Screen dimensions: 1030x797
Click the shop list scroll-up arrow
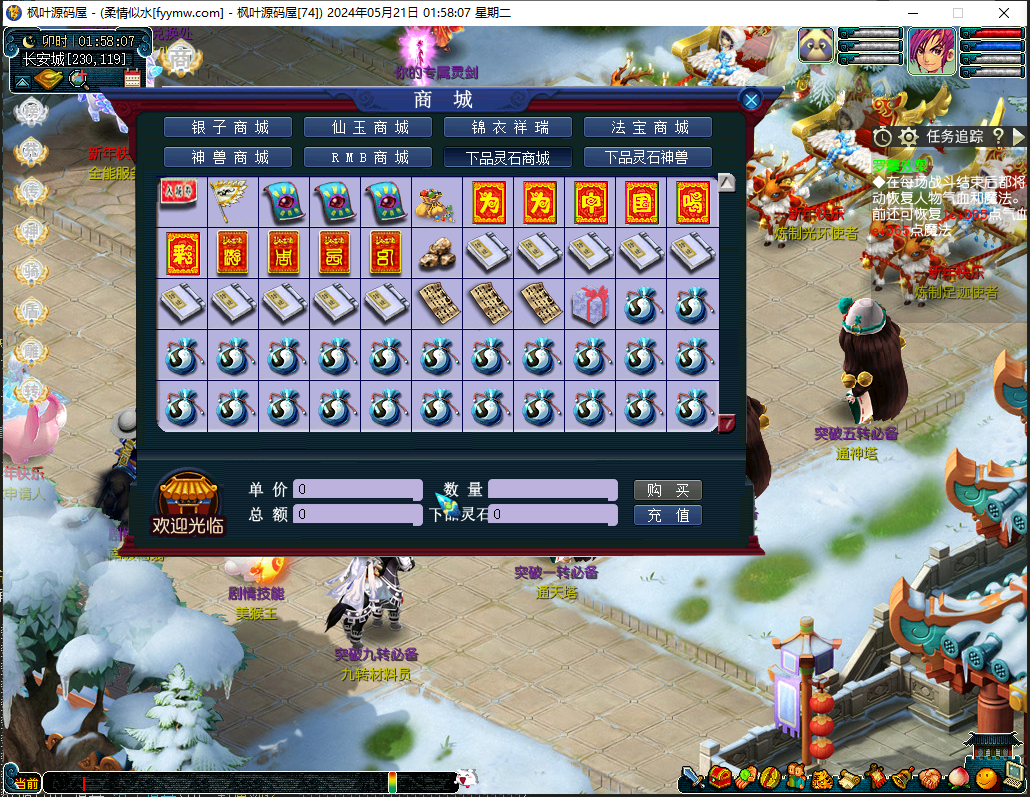[727, 182]
